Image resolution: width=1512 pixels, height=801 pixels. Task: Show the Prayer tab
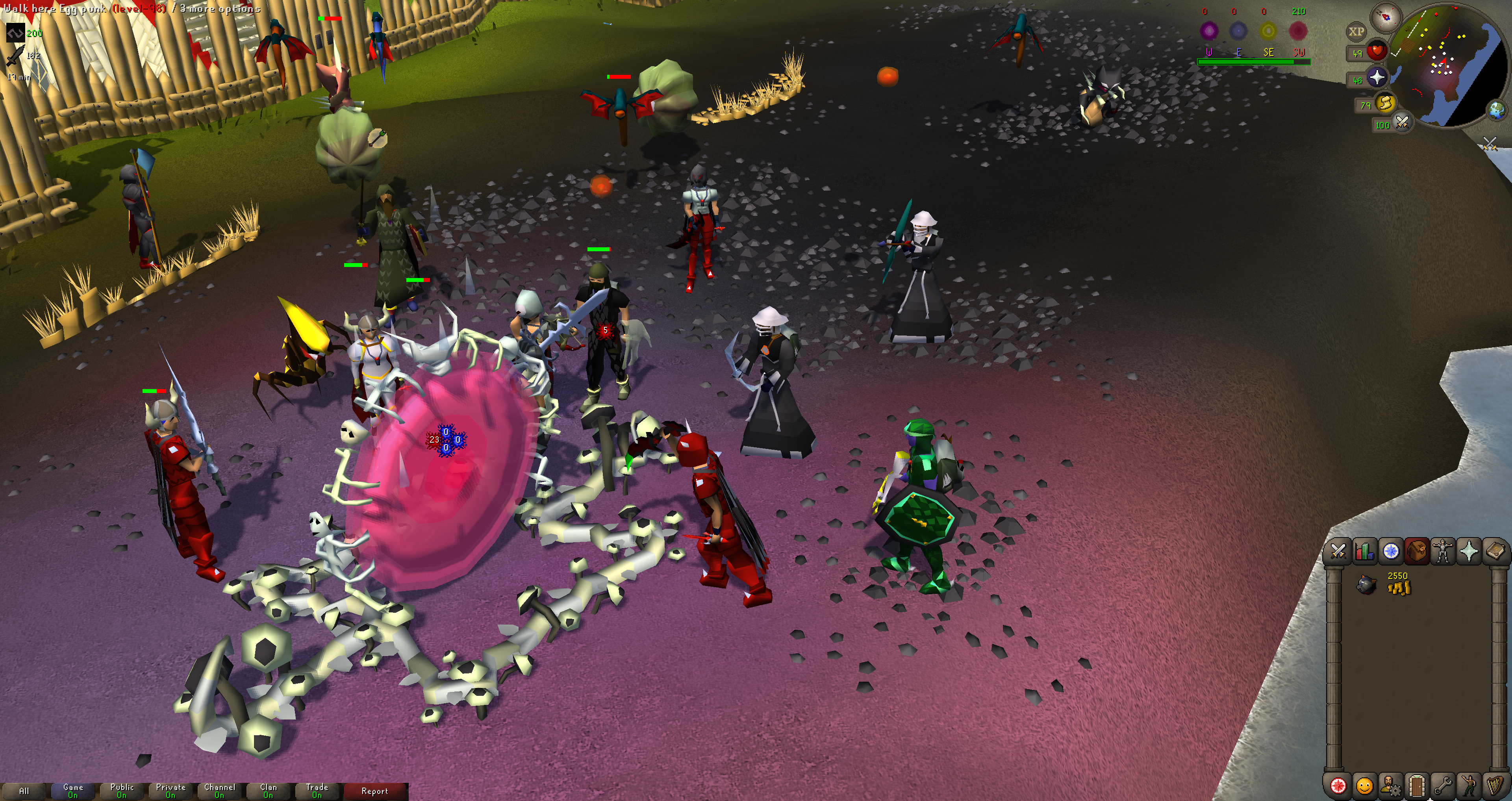(1469, 551)
